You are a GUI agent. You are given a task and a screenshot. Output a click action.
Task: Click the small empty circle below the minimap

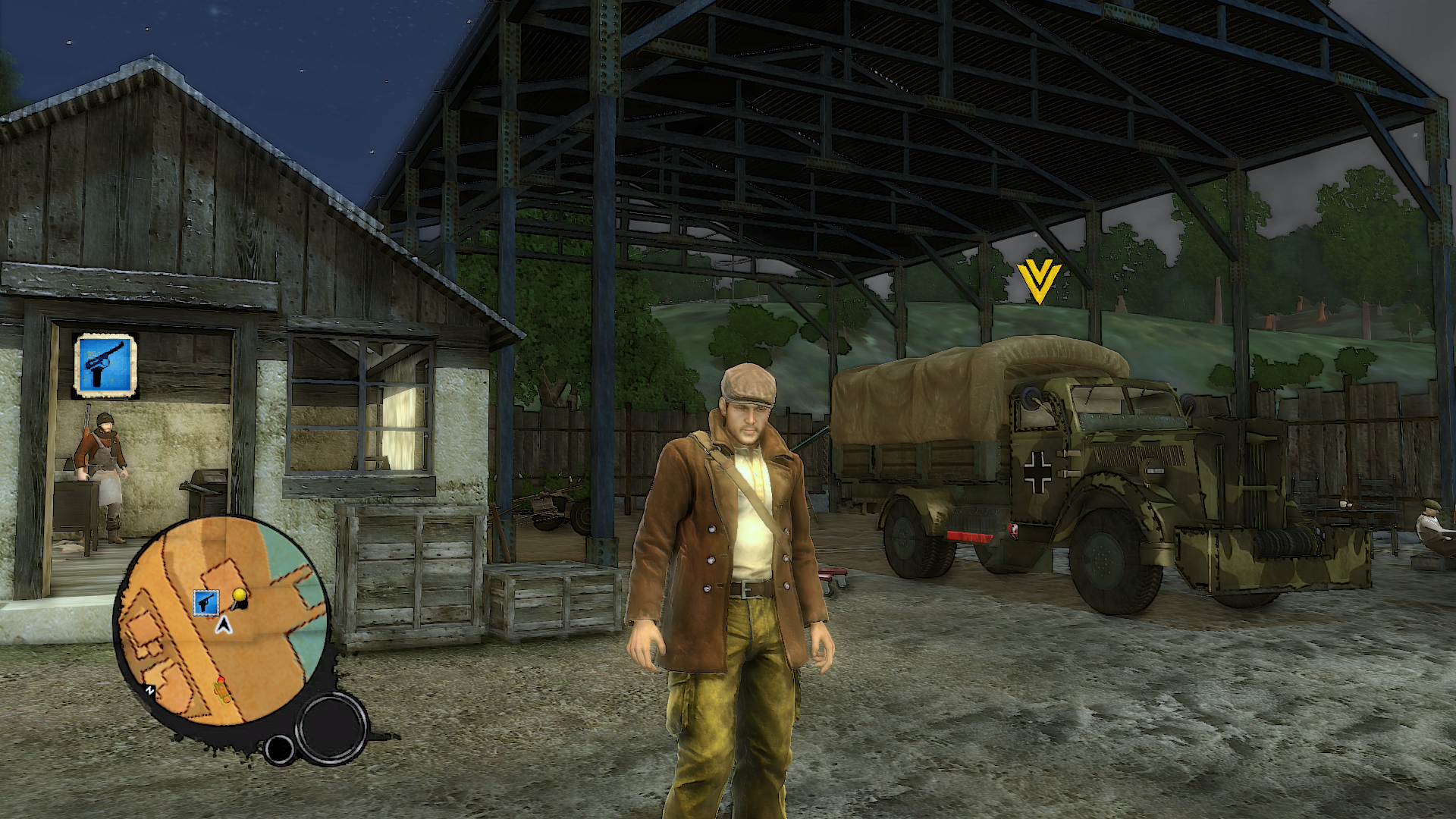(x=278, y=749)
